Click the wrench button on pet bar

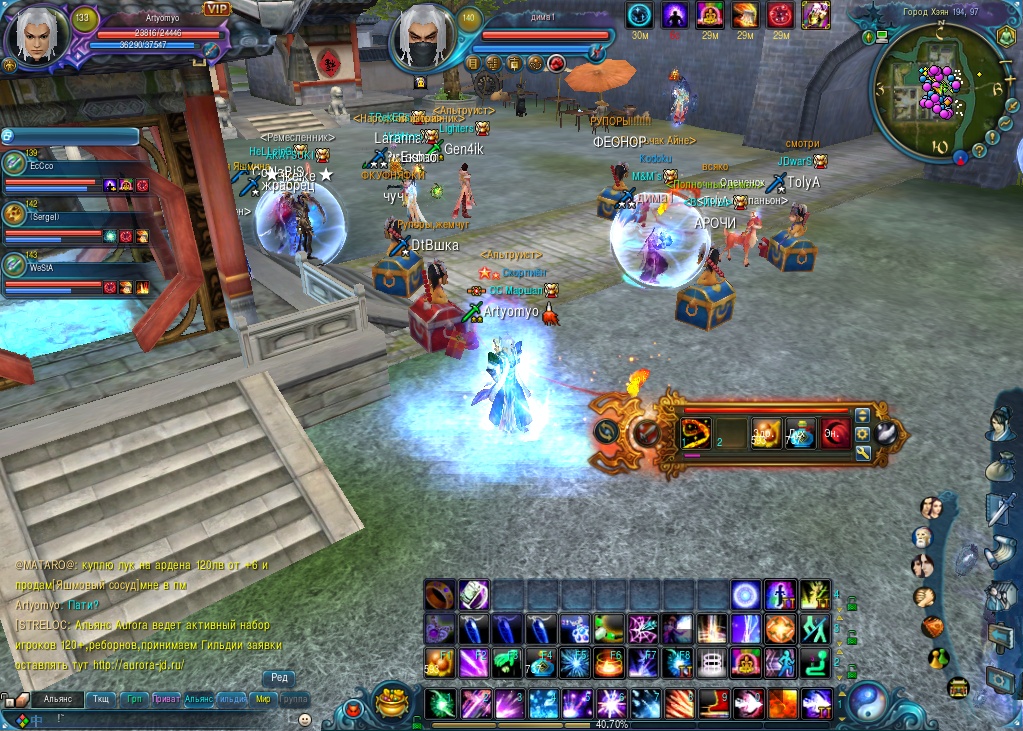tap(863, 453)
